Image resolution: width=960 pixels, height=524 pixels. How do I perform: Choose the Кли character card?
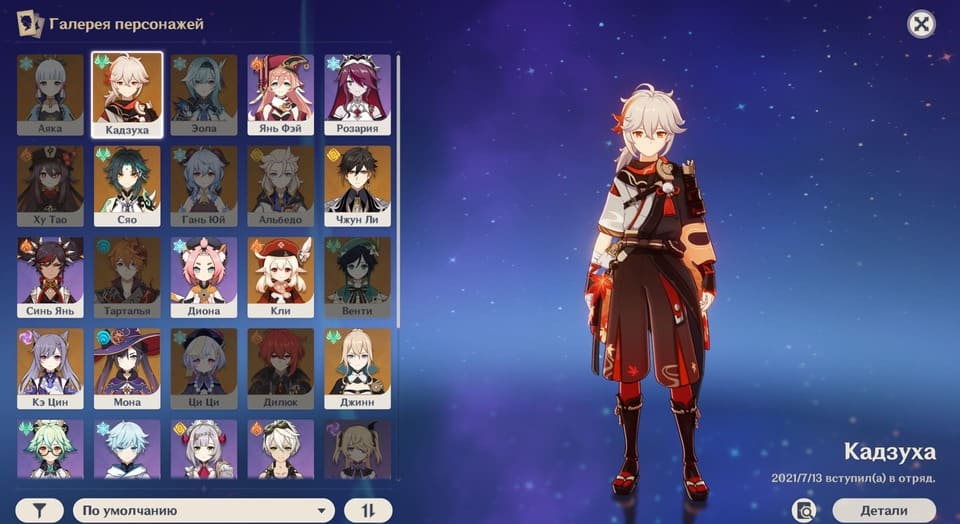click(x=281, y=277)
